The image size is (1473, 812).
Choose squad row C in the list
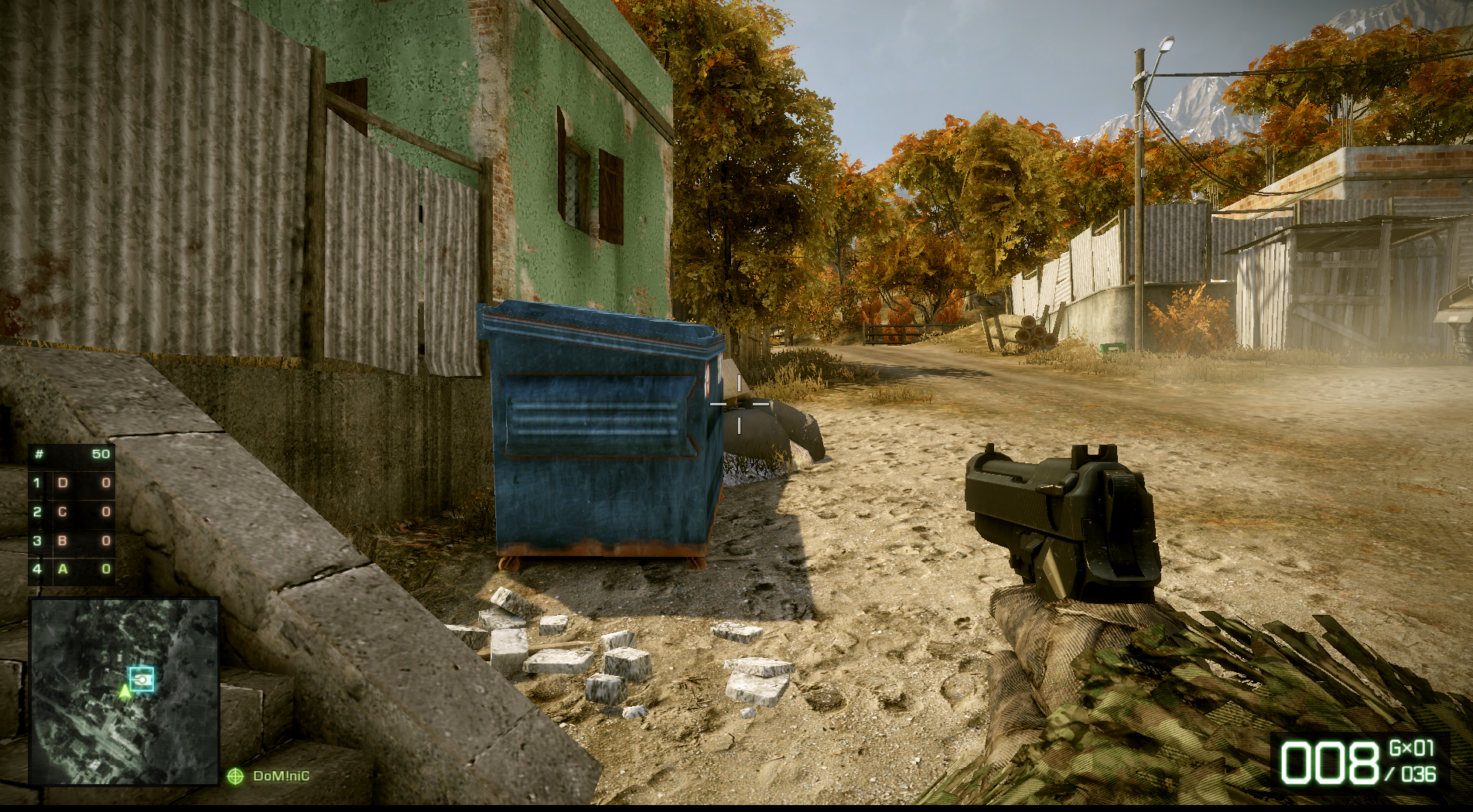click(72, 511)
